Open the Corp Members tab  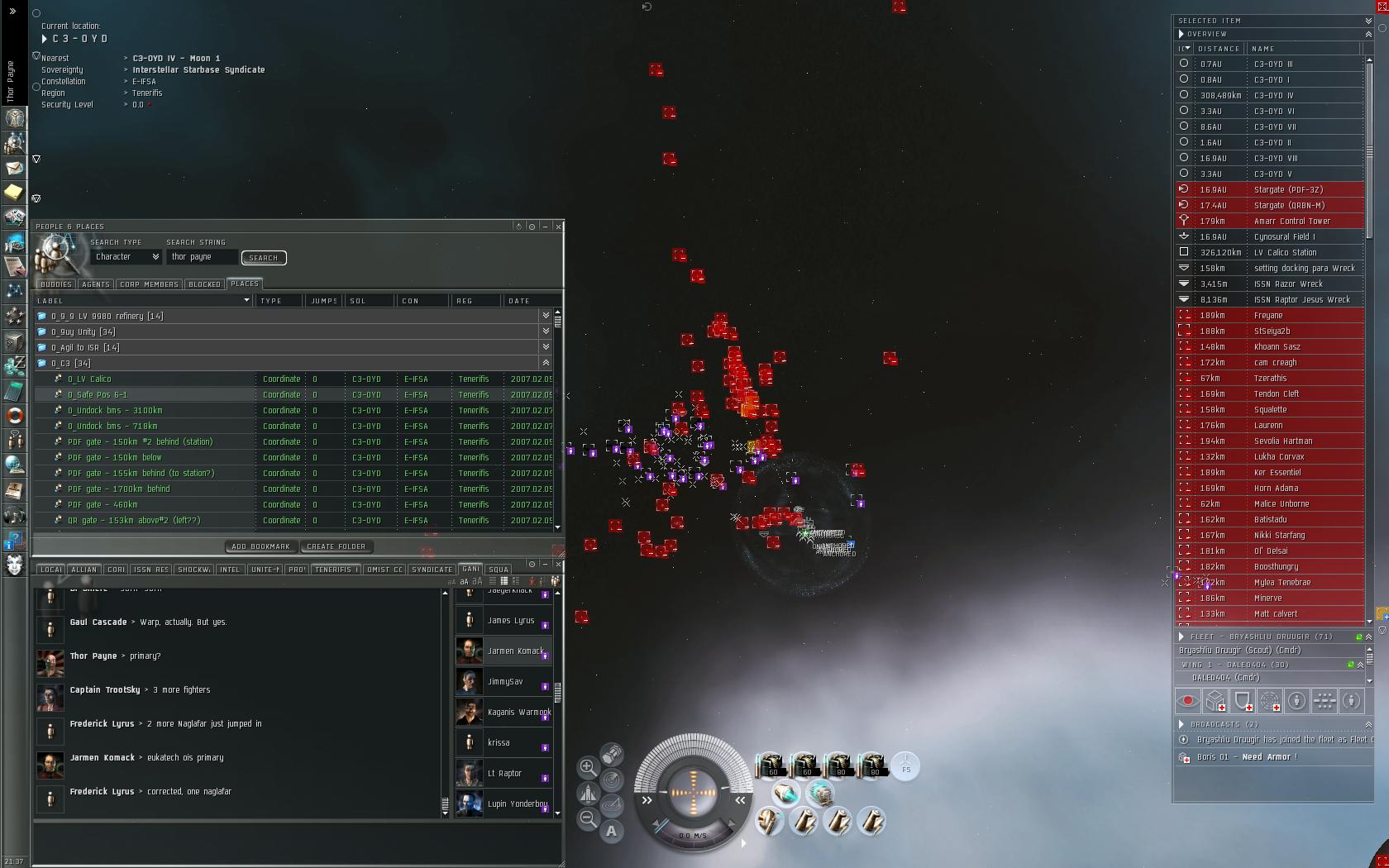pos(149,284)
